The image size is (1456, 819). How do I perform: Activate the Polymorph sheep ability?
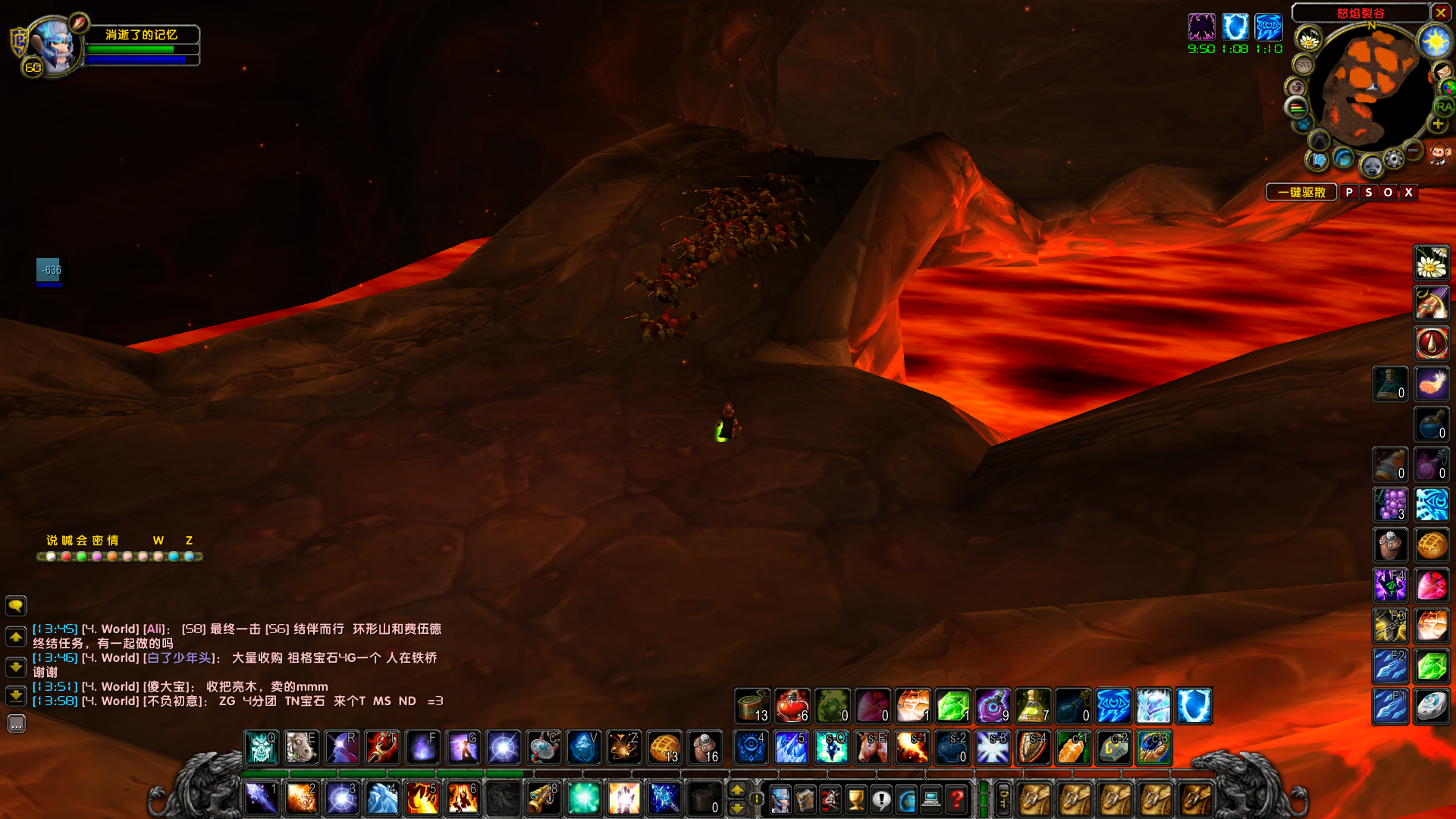pyautogui.click(x=301, y=748)
